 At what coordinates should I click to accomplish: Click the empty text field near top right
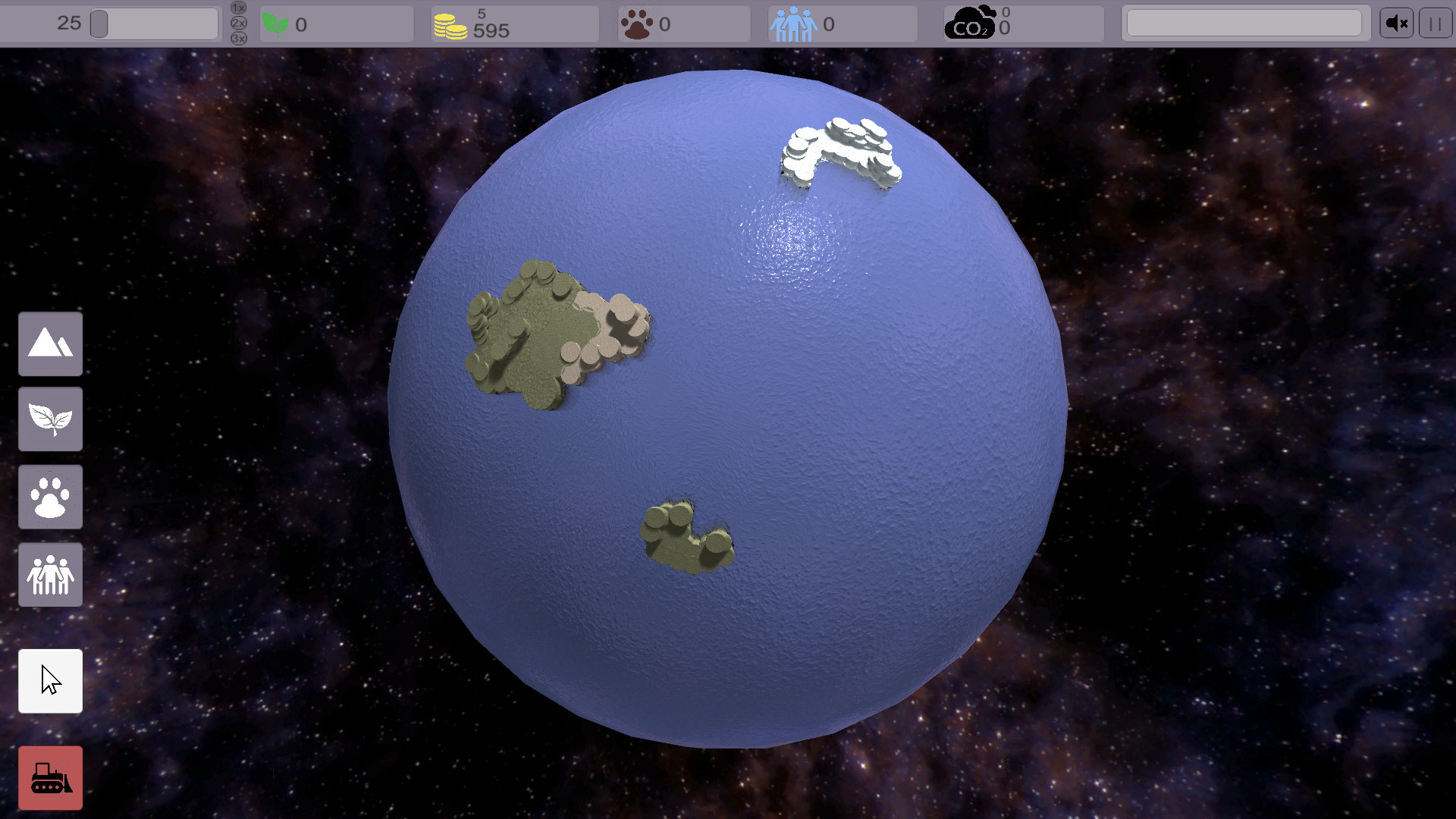point(1244,22)
